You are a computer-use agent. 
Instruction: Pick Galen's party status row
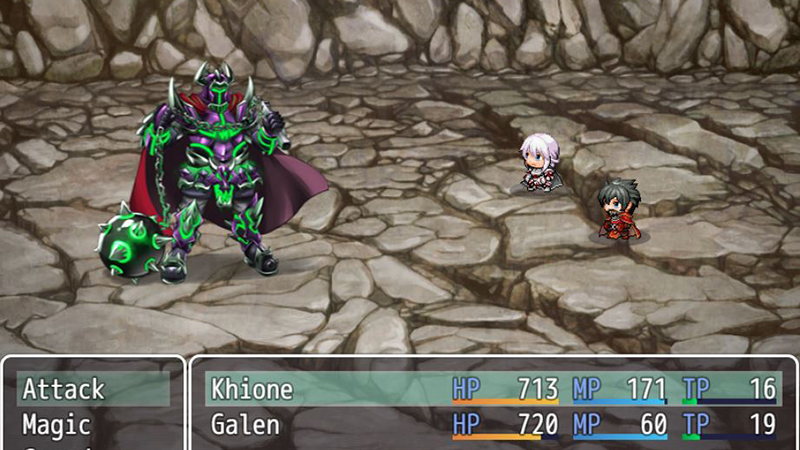493,425
